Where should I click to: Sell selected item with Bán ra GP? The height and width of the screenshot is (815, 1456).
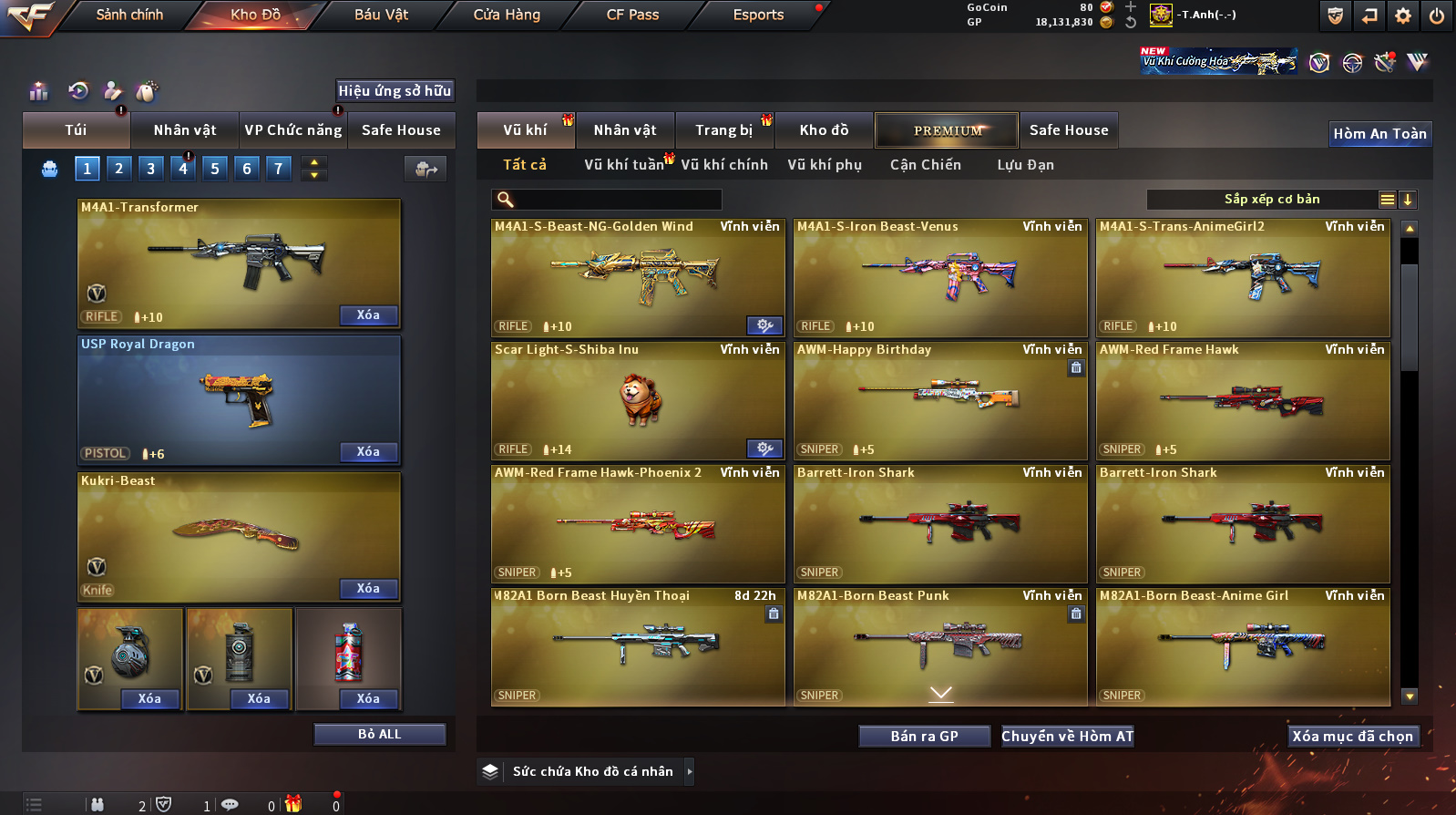[x=924, y=737]
